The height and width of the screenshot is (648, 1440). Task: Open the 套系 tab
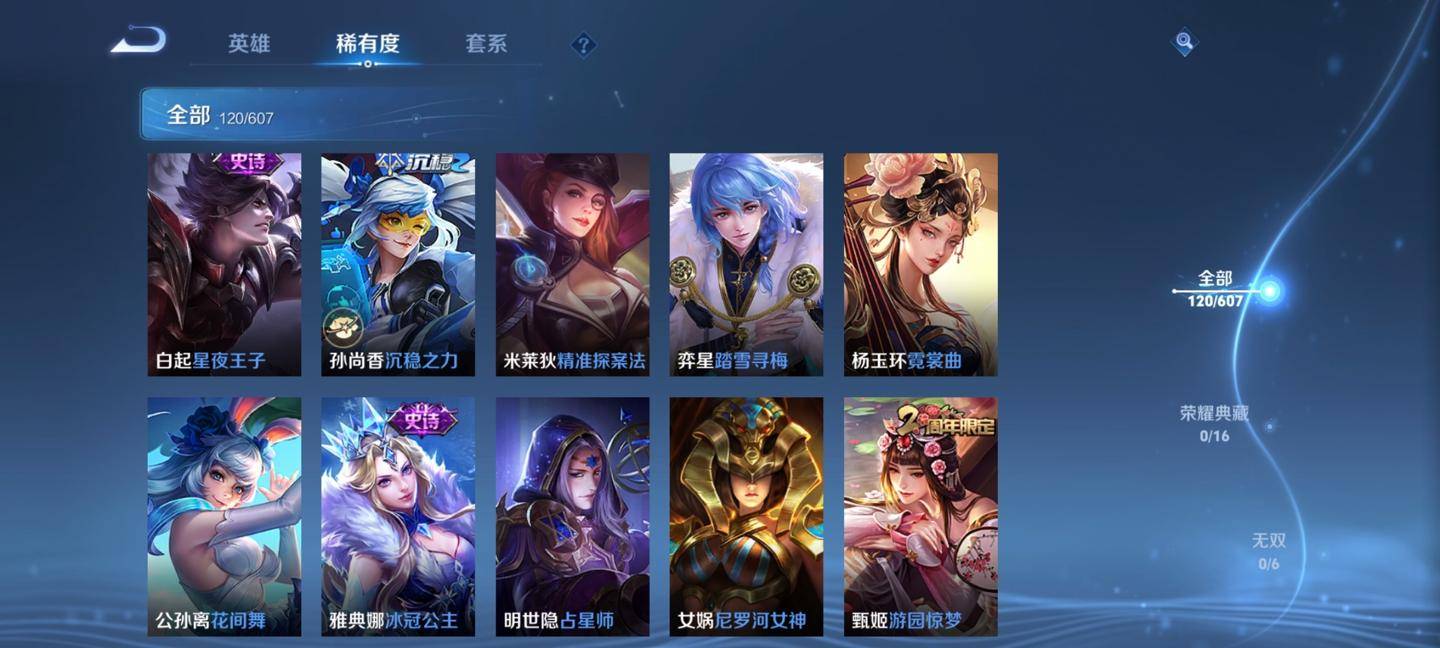click(486, 44)
